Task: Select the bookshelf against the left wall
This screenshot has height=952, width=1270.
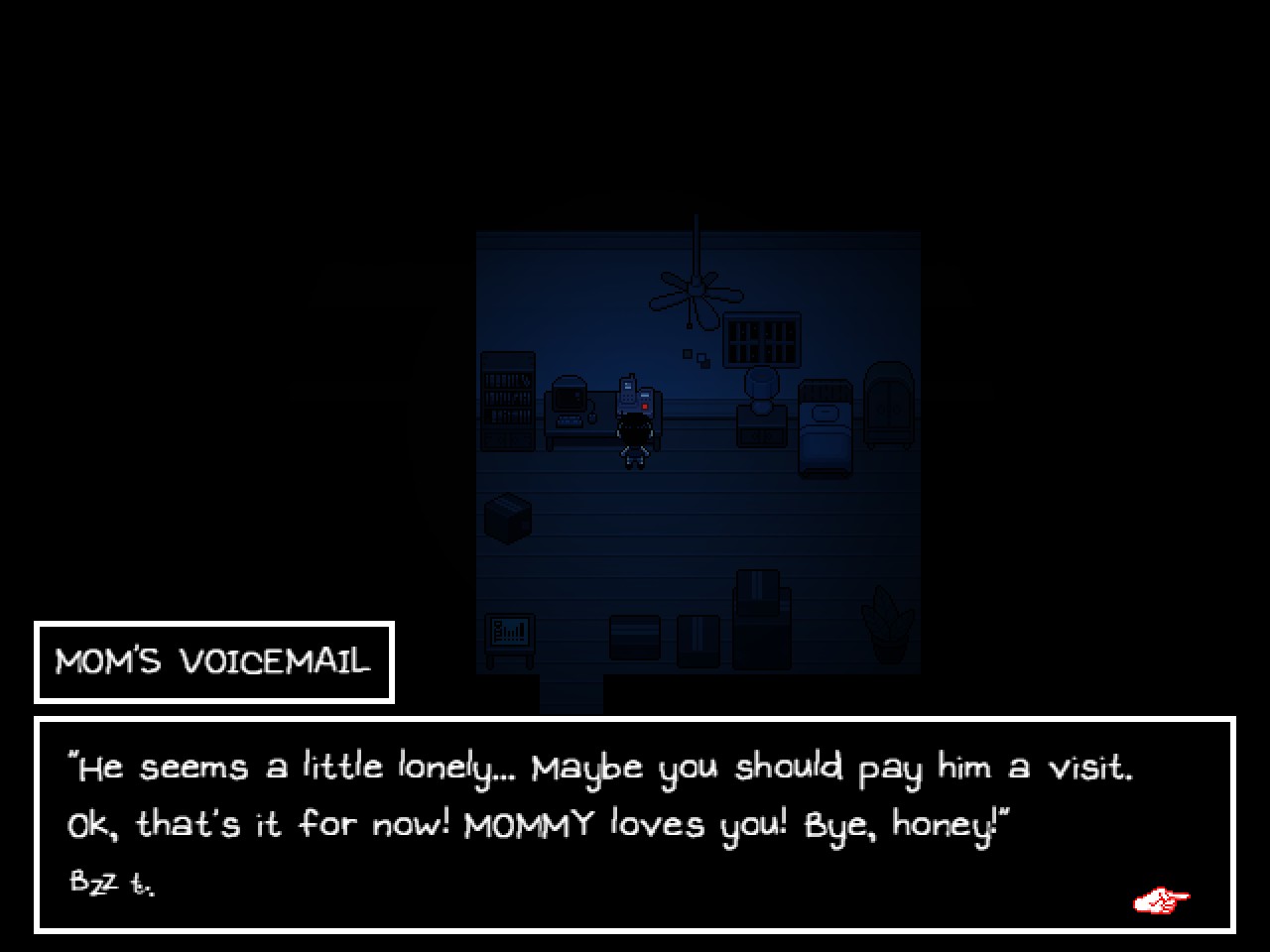Action: 506,403
